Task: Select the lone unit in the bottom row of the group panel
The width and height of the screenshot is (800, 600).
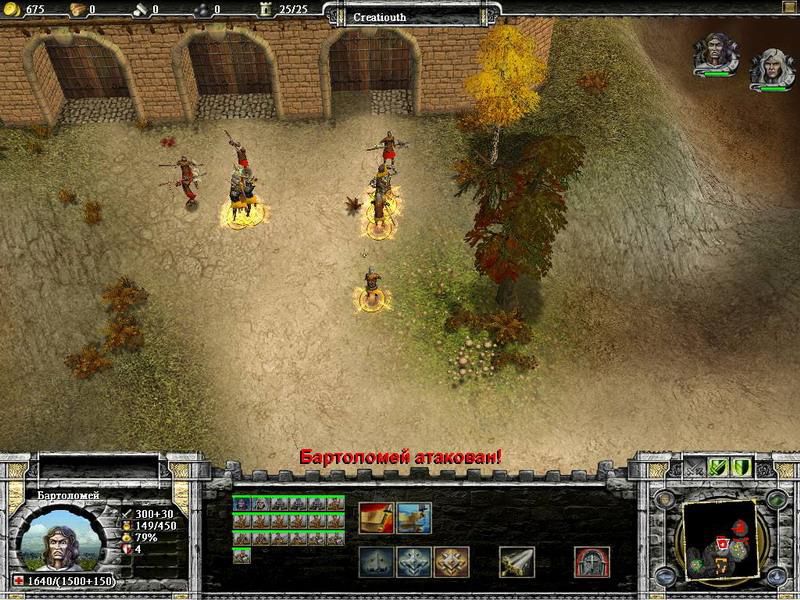Action: tap(241, 555)
